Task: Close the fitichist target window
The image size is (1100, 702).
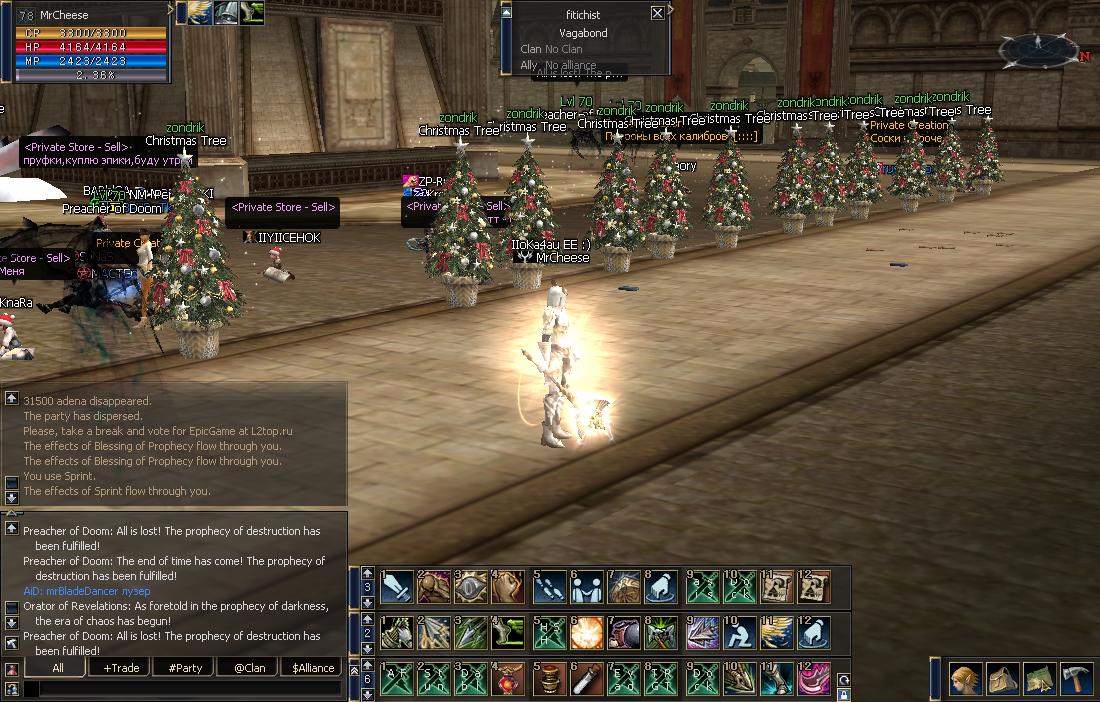Action: pyautogui.click(x=657, y=13)
